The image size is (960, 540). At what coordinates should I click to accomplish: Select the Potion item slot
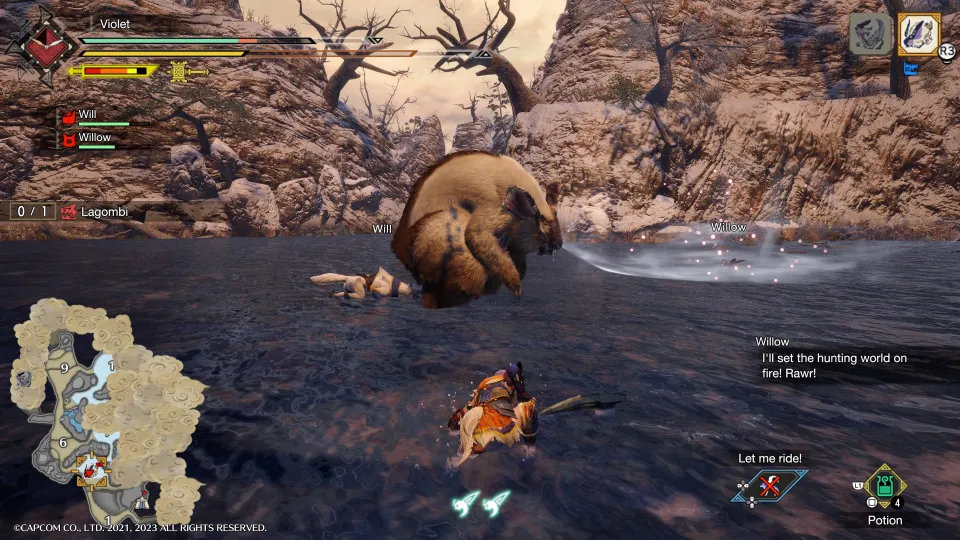click(x=884, y=489)
